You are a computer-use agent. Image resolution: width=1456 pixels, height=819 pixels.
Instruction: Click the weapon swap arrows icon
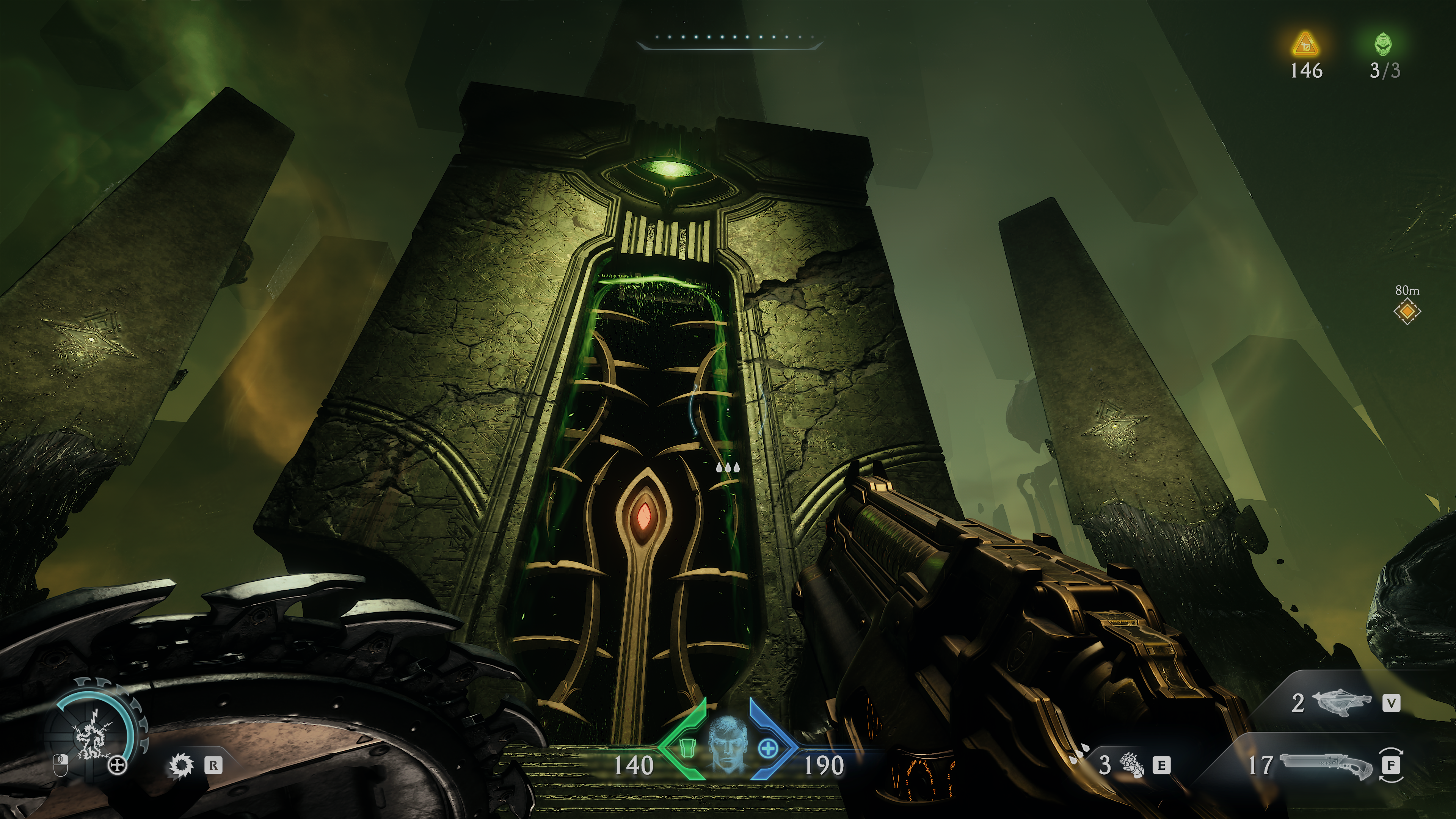click(1392, 766)
